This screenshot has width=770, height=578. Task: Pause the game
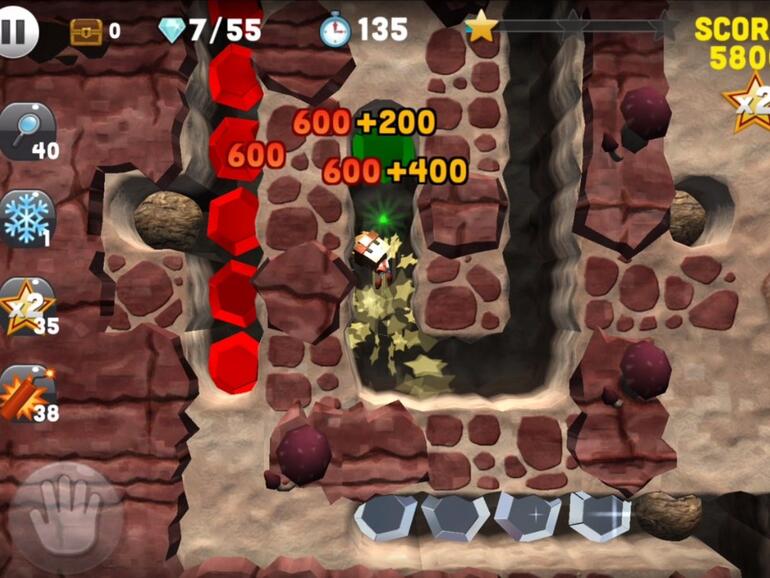point(17,32)
